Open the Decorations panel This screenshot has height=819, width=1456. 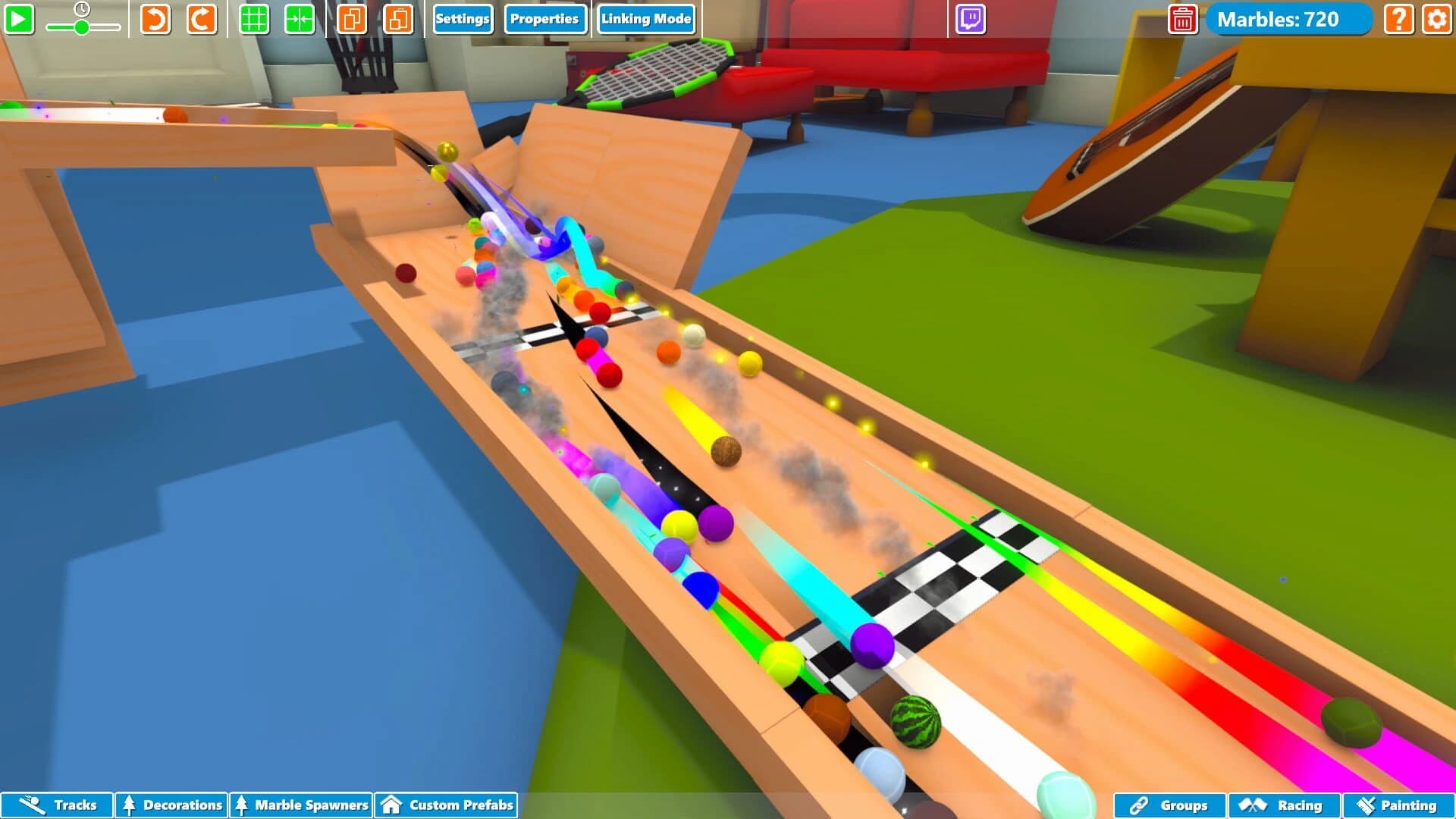tap(171, 805)
